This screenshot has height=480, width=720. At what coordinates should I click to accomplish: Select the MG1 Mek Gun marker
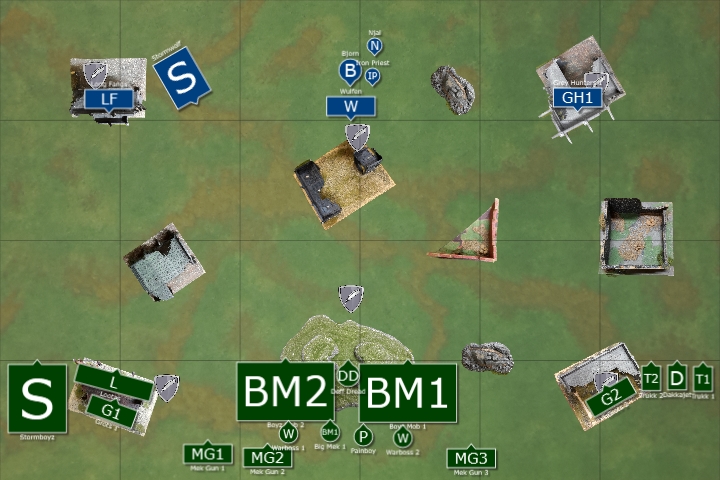pos(209,453)
